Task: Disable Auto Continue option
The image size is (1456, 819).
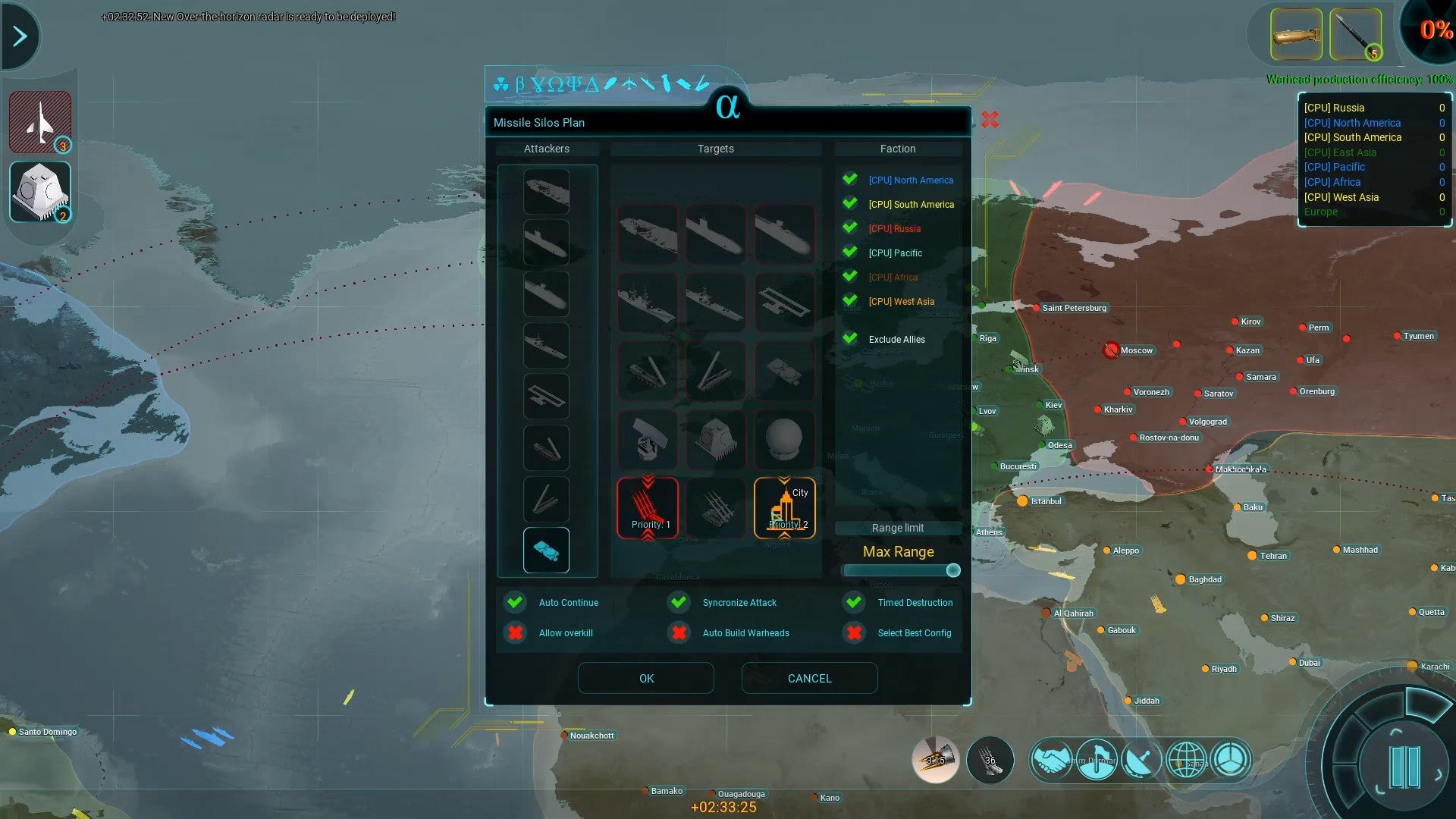Action: tap(516, 602)
